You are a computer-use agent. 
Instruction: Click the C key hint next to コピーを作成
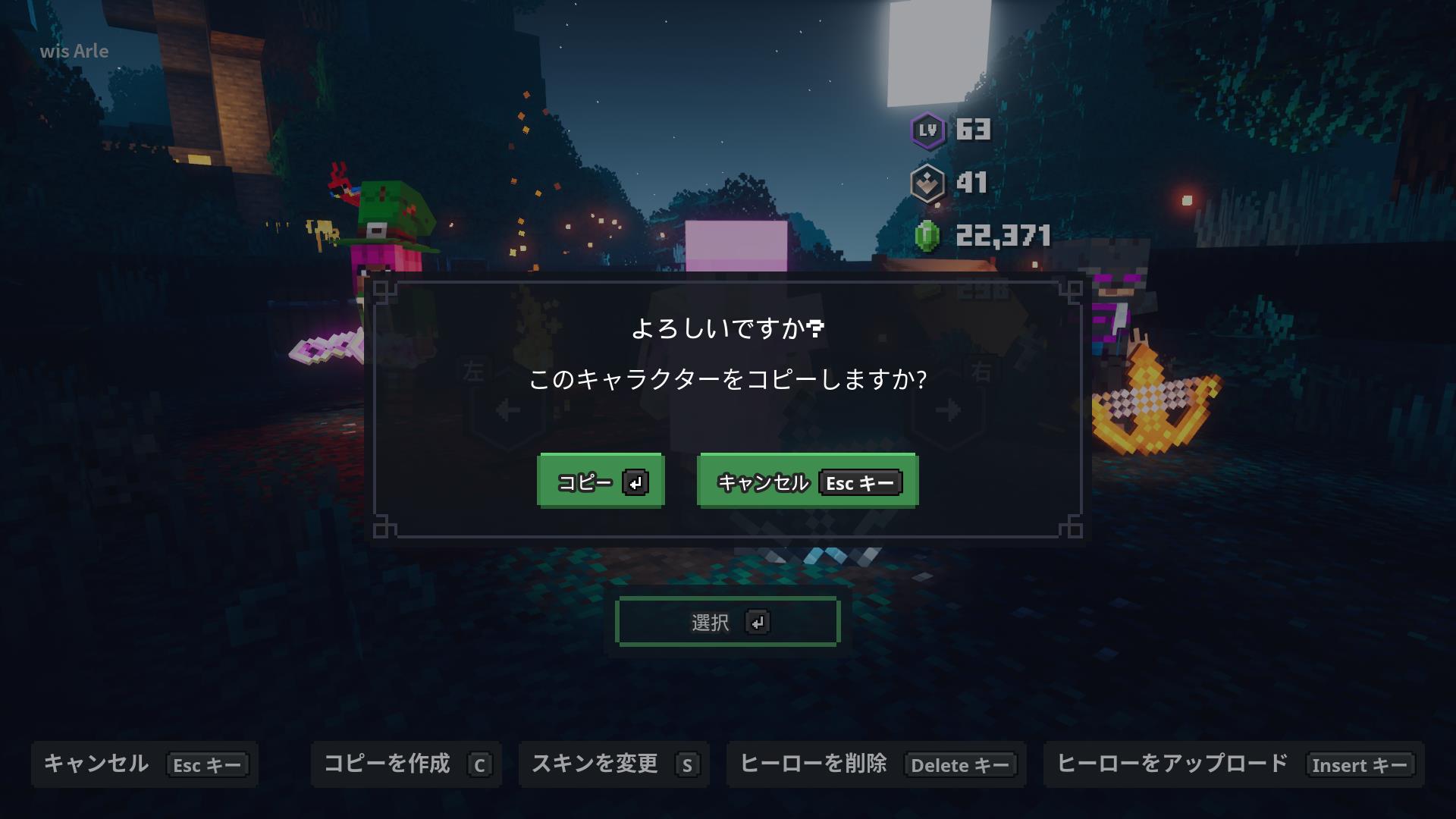click(479, 765)
